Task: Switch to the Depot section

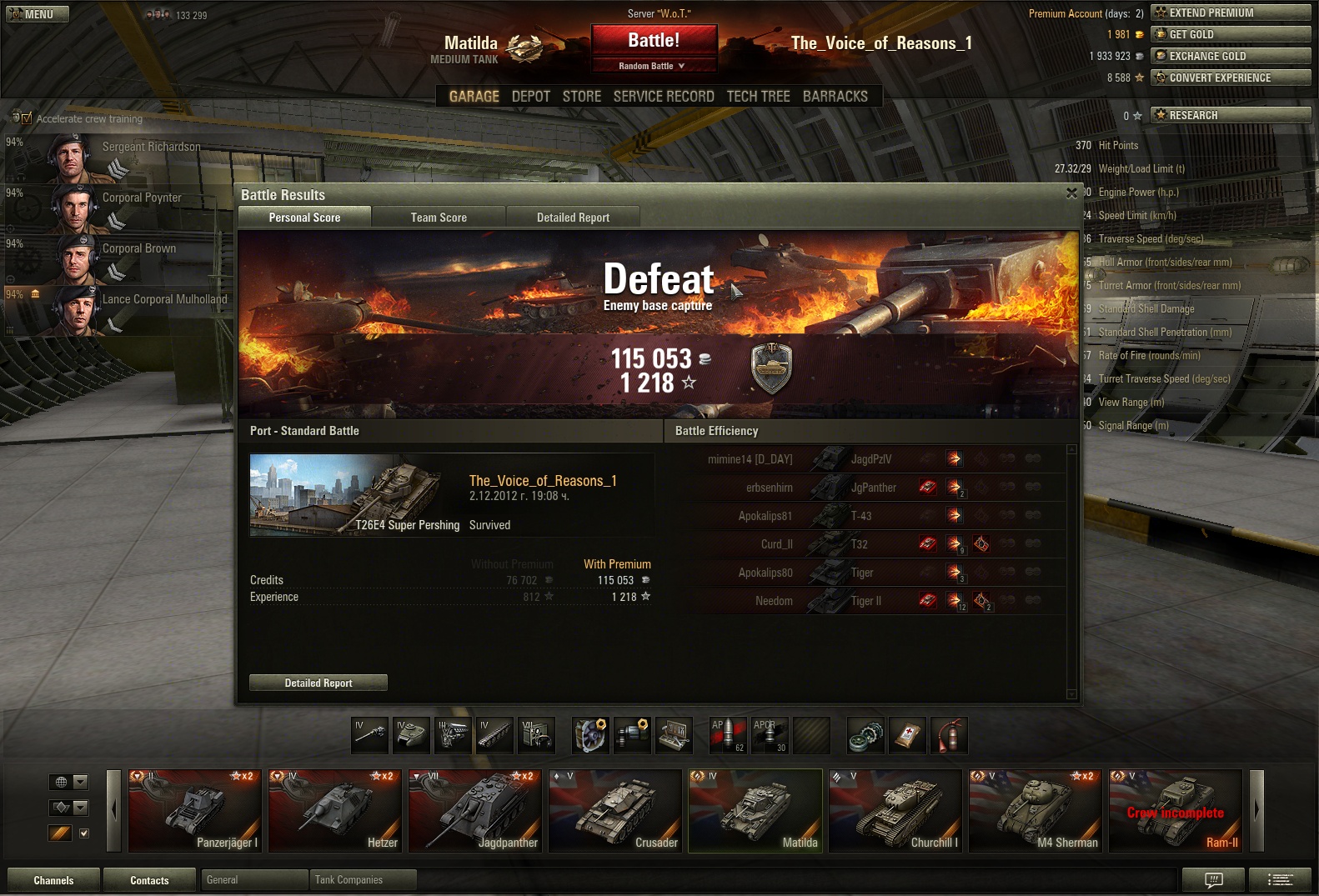Action: pyautogui.click(x=530, y=97)
